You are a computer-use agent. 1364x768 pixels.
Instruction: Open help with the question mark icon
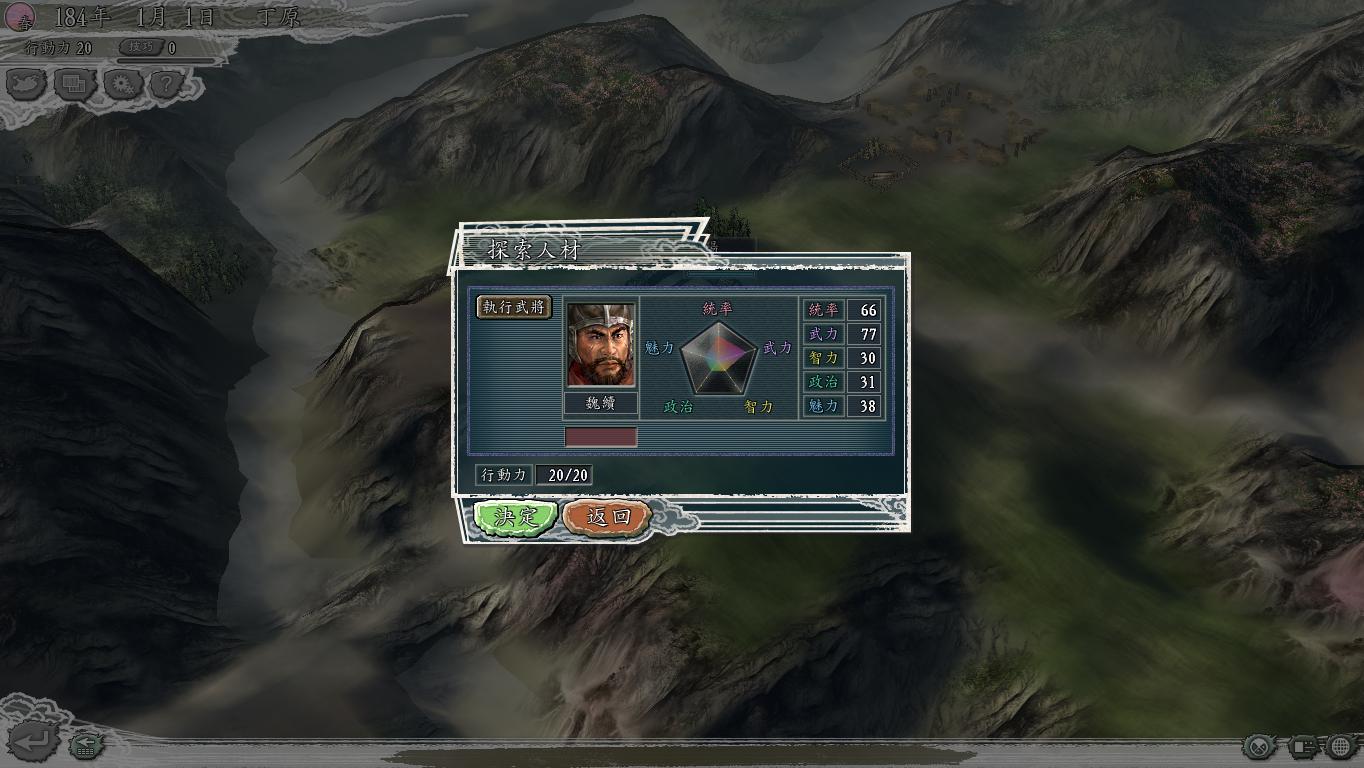[167, 85]
